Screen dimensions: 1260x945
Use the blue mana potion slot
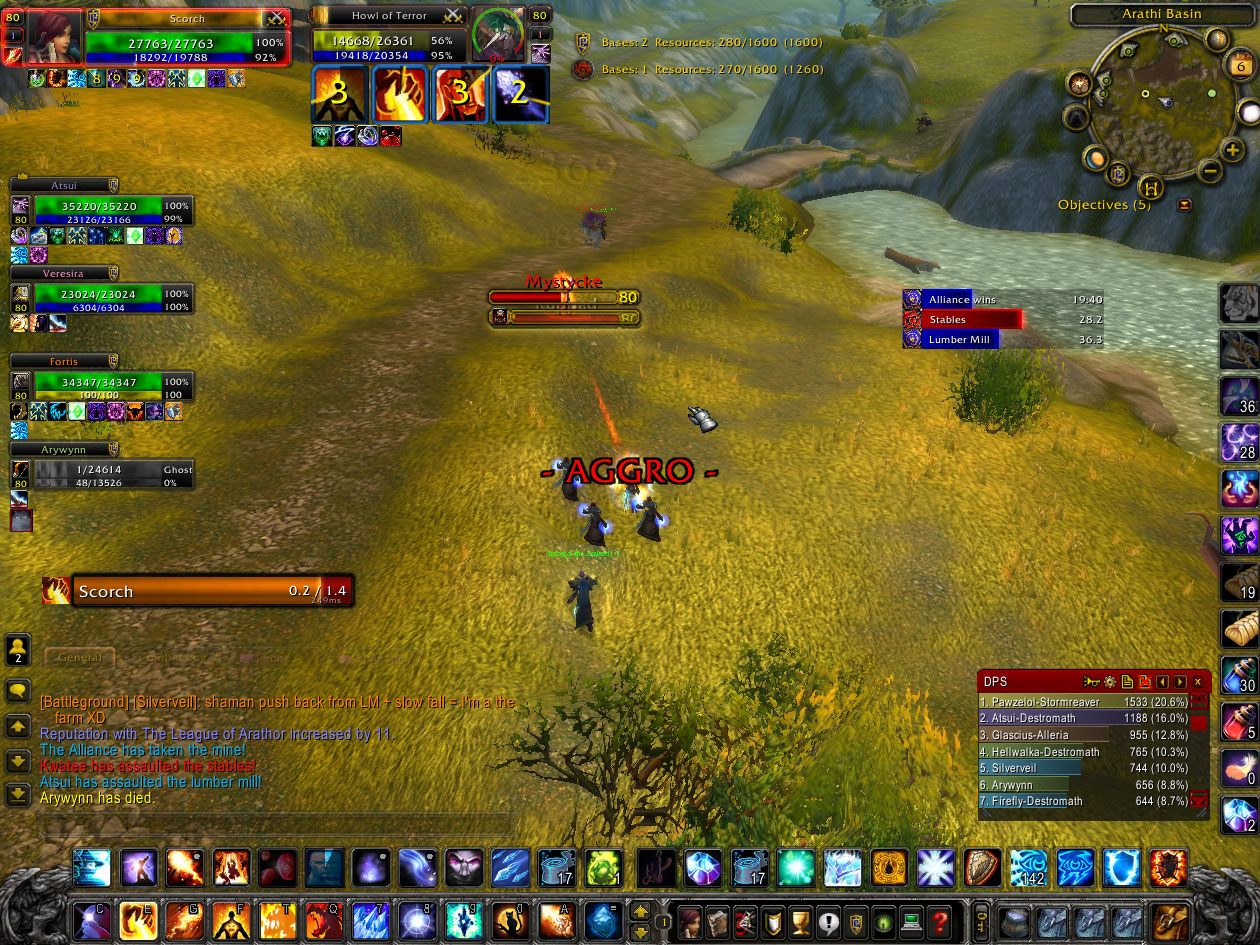1239,675
